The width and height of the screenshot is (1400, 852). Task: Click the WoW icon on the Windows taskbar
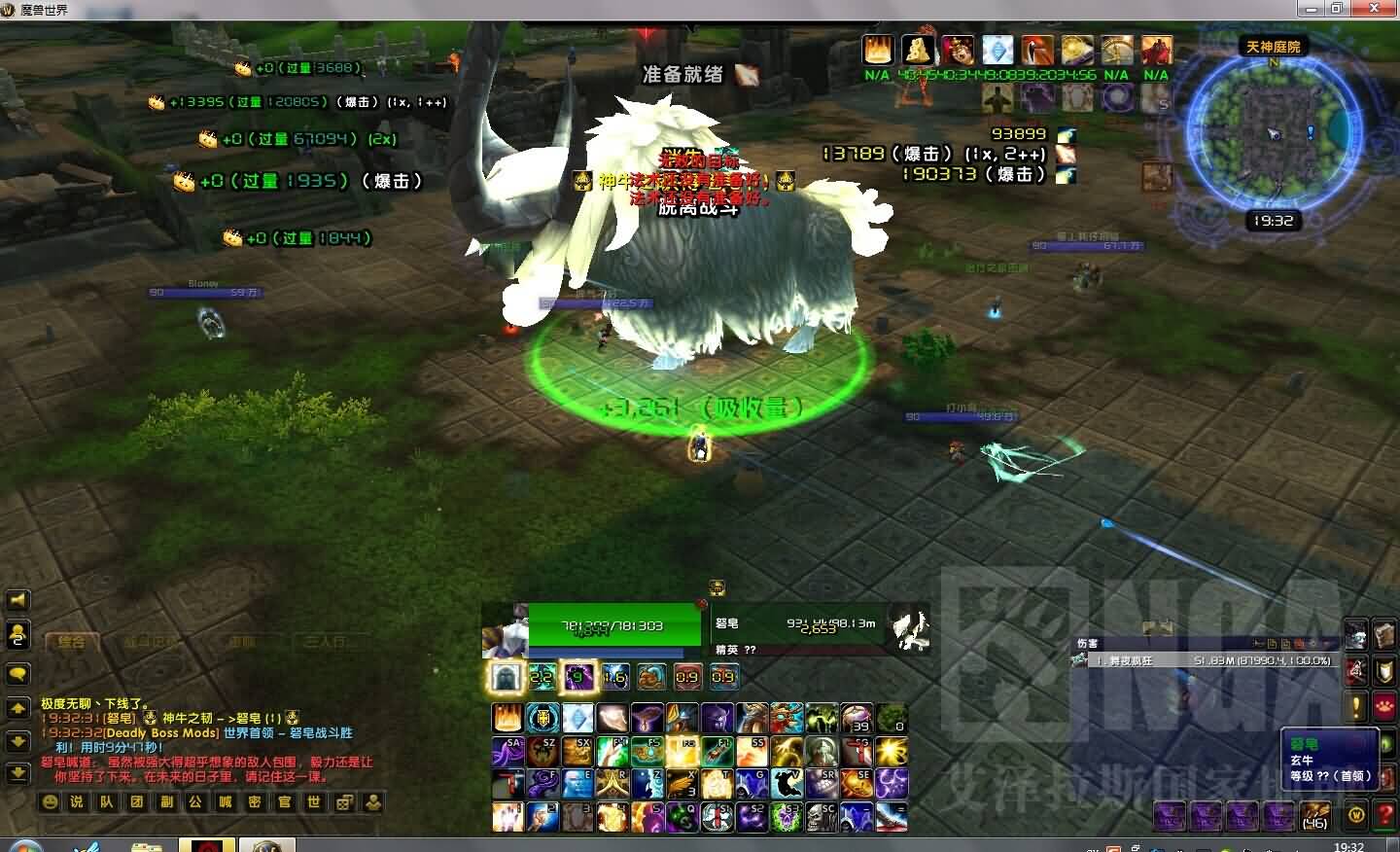click(209, 844)
